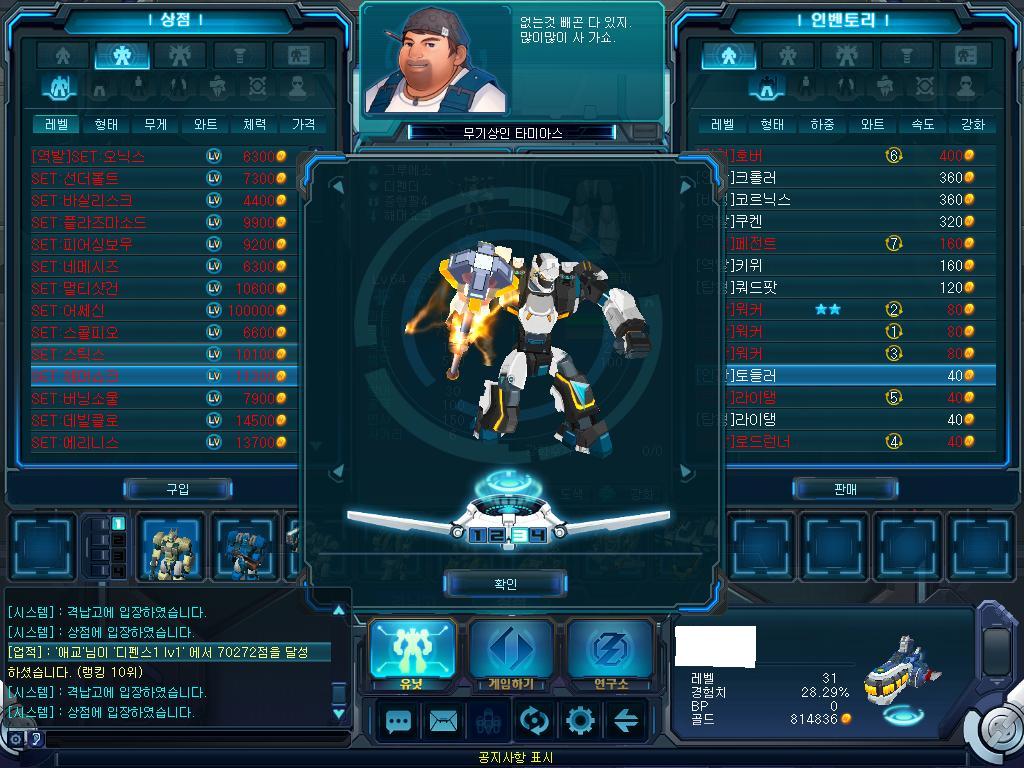This screenshot has height=768, width=1024.
Task: Confirm the preview with 확인
Action: coord(505,584)
